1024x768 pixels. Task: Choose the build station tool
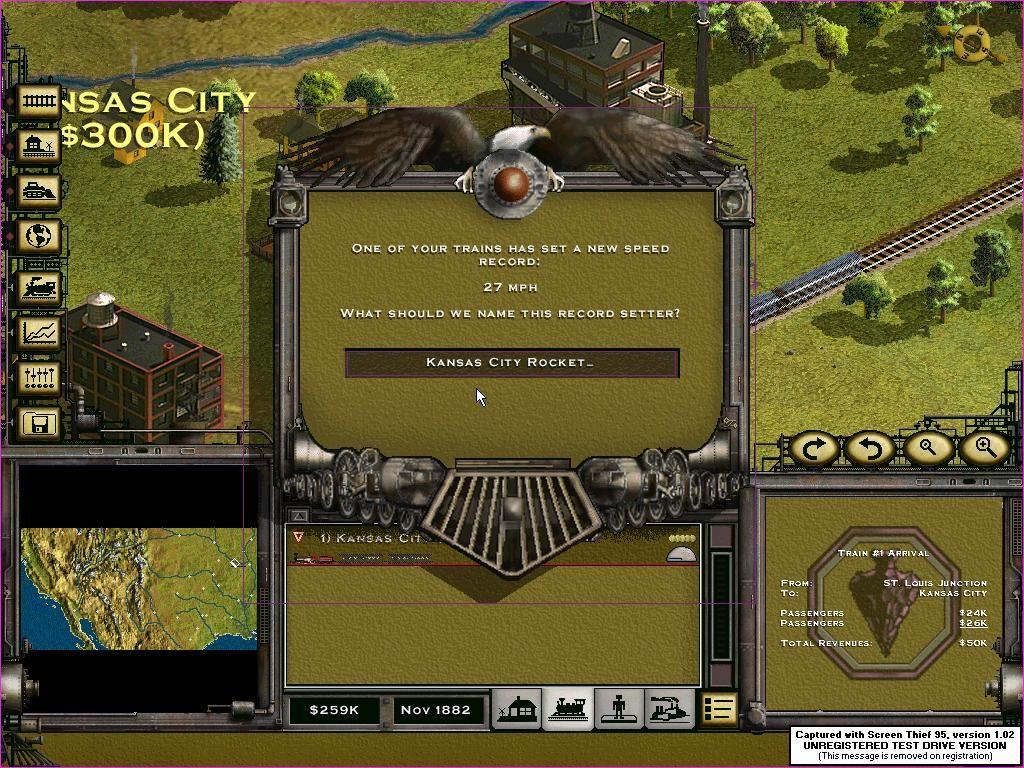40,146
